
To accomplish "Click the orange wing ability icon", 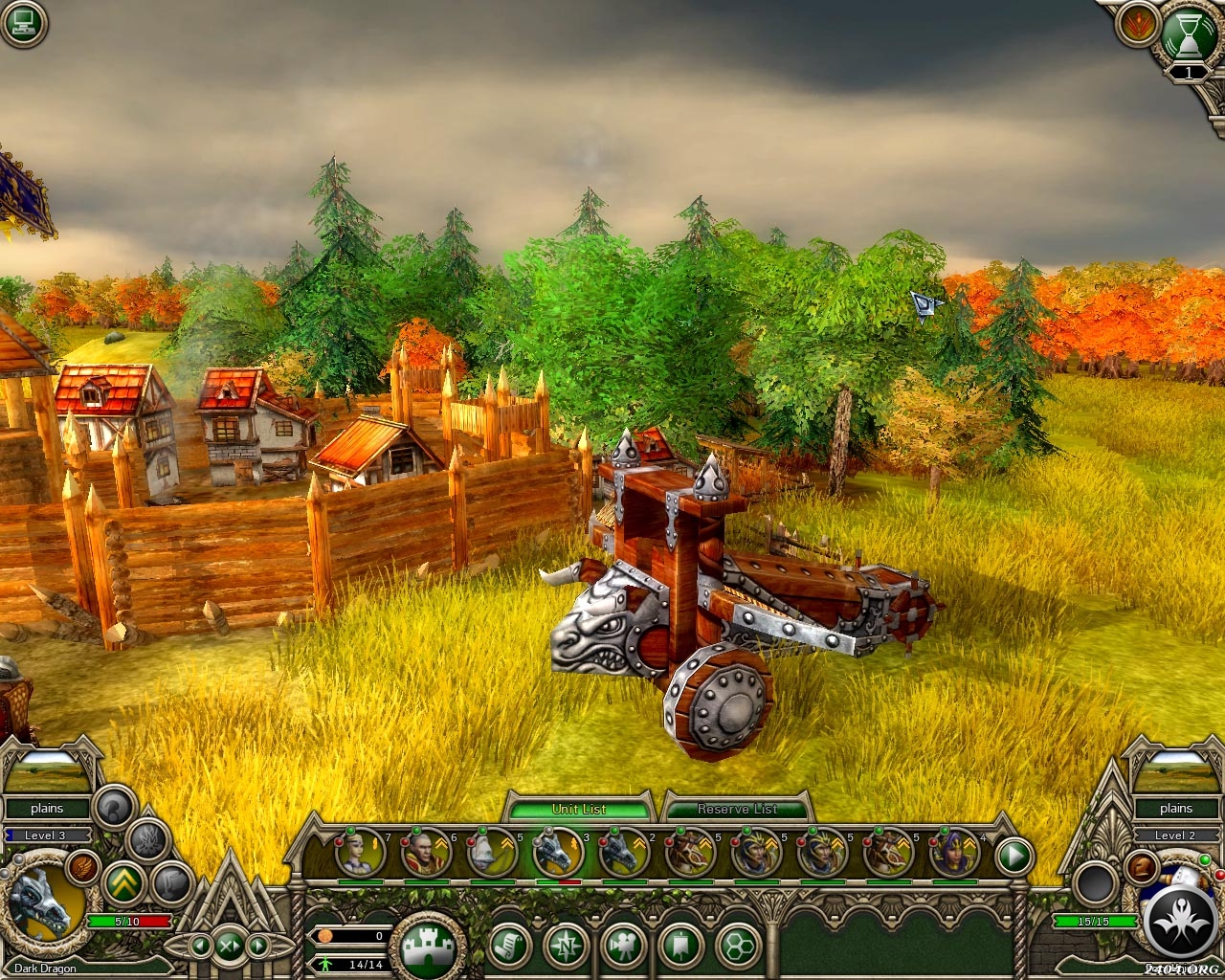I will coord(83,866).
